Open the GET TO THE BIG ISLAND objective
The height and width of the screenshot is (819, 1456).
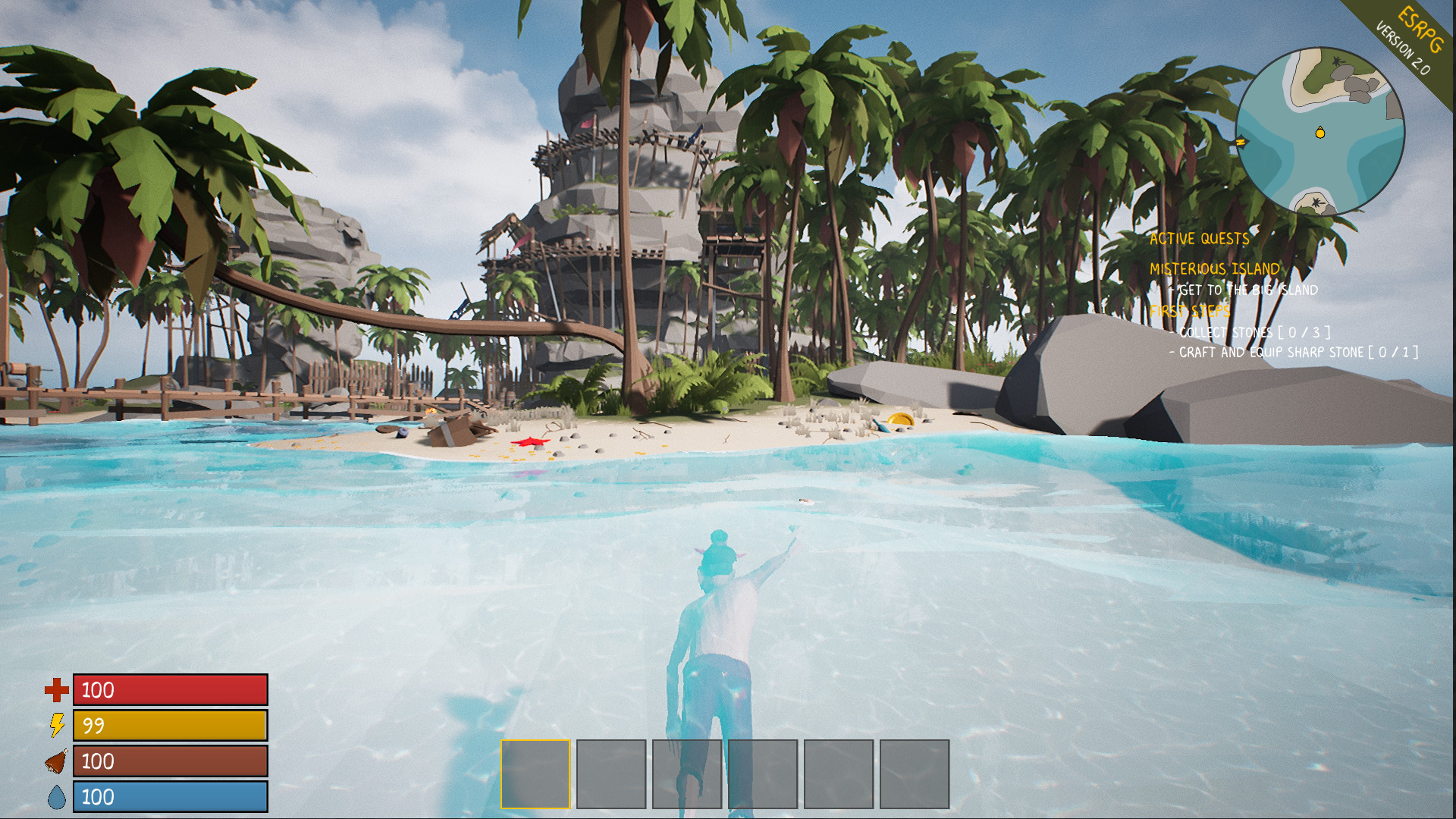(x=1245, y=289)
